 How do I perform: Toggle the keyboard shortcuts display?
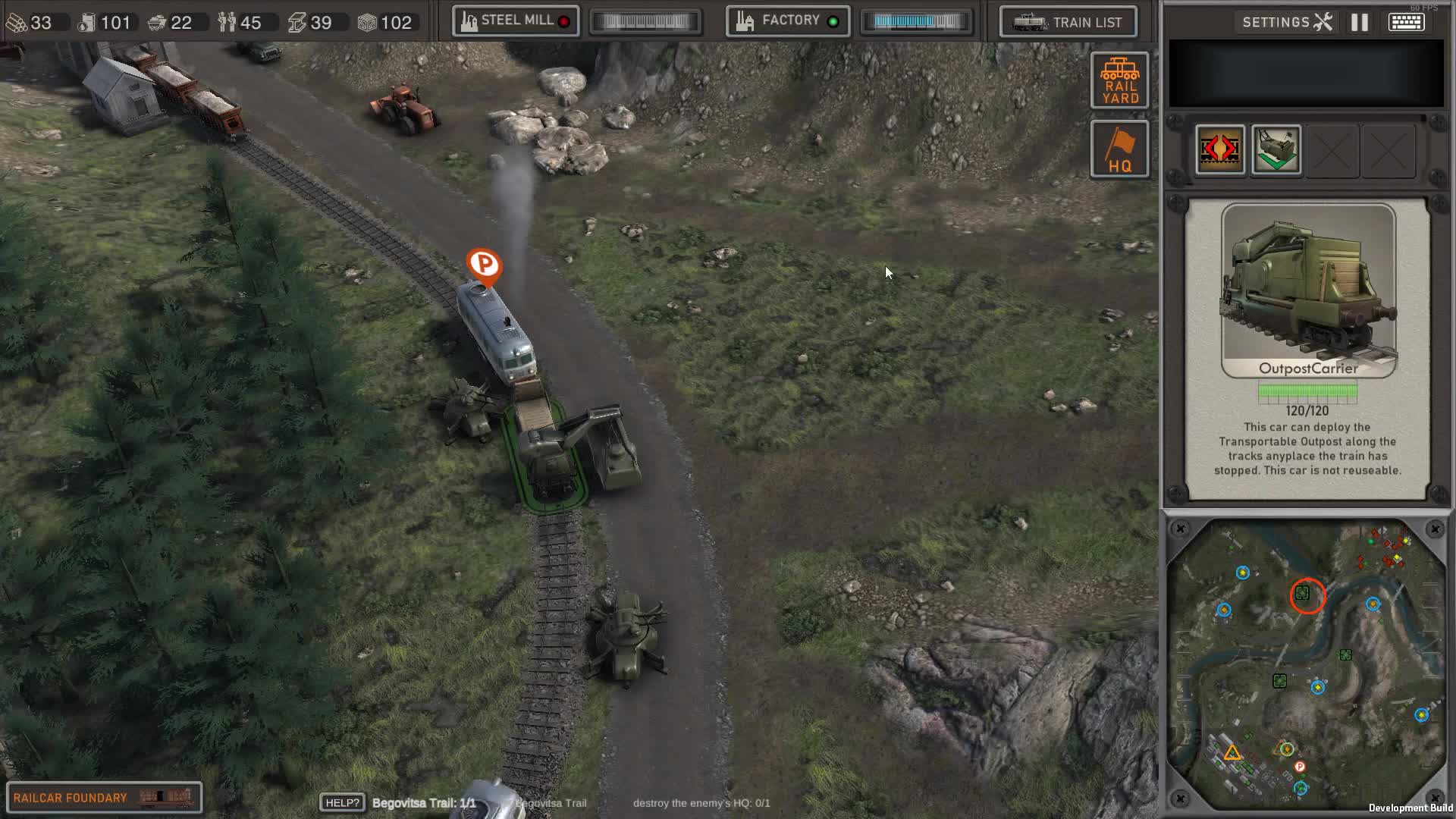1408,22
